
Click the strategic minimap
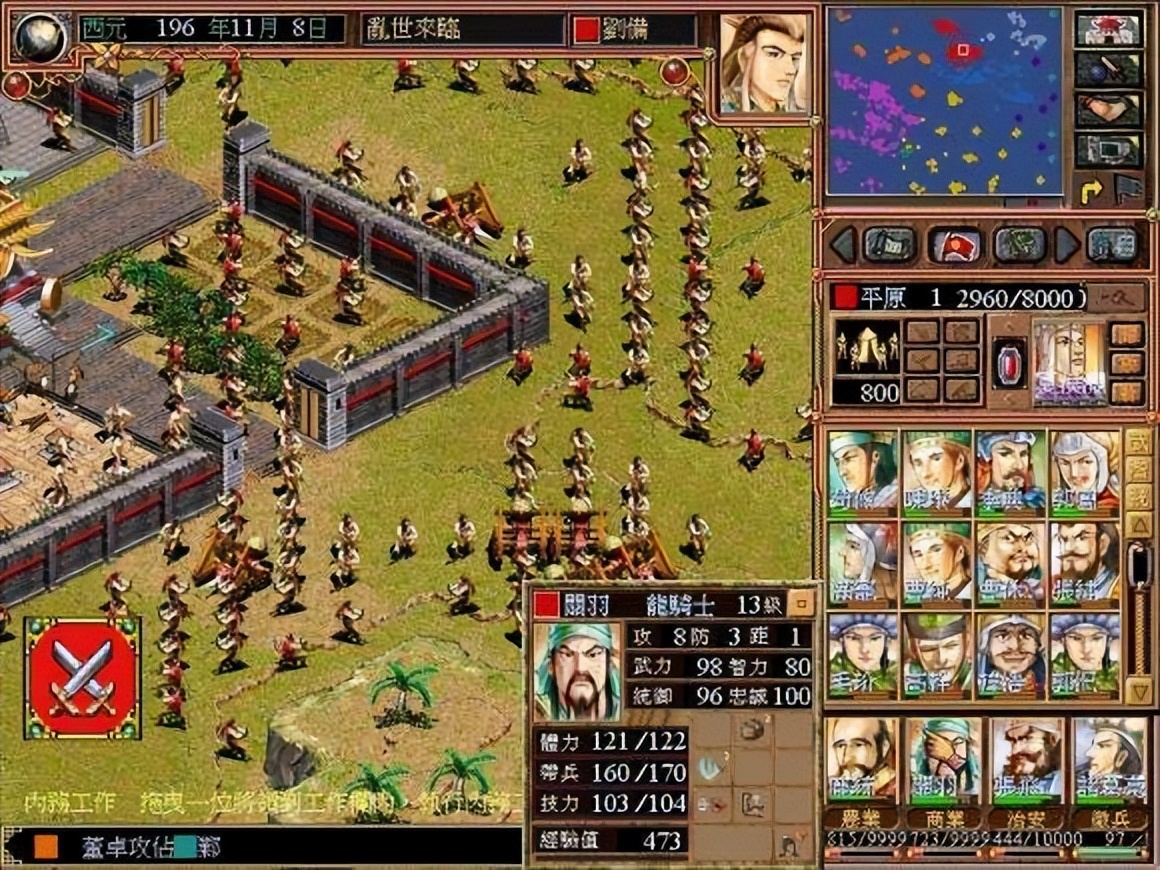click(x=944, y=101)
